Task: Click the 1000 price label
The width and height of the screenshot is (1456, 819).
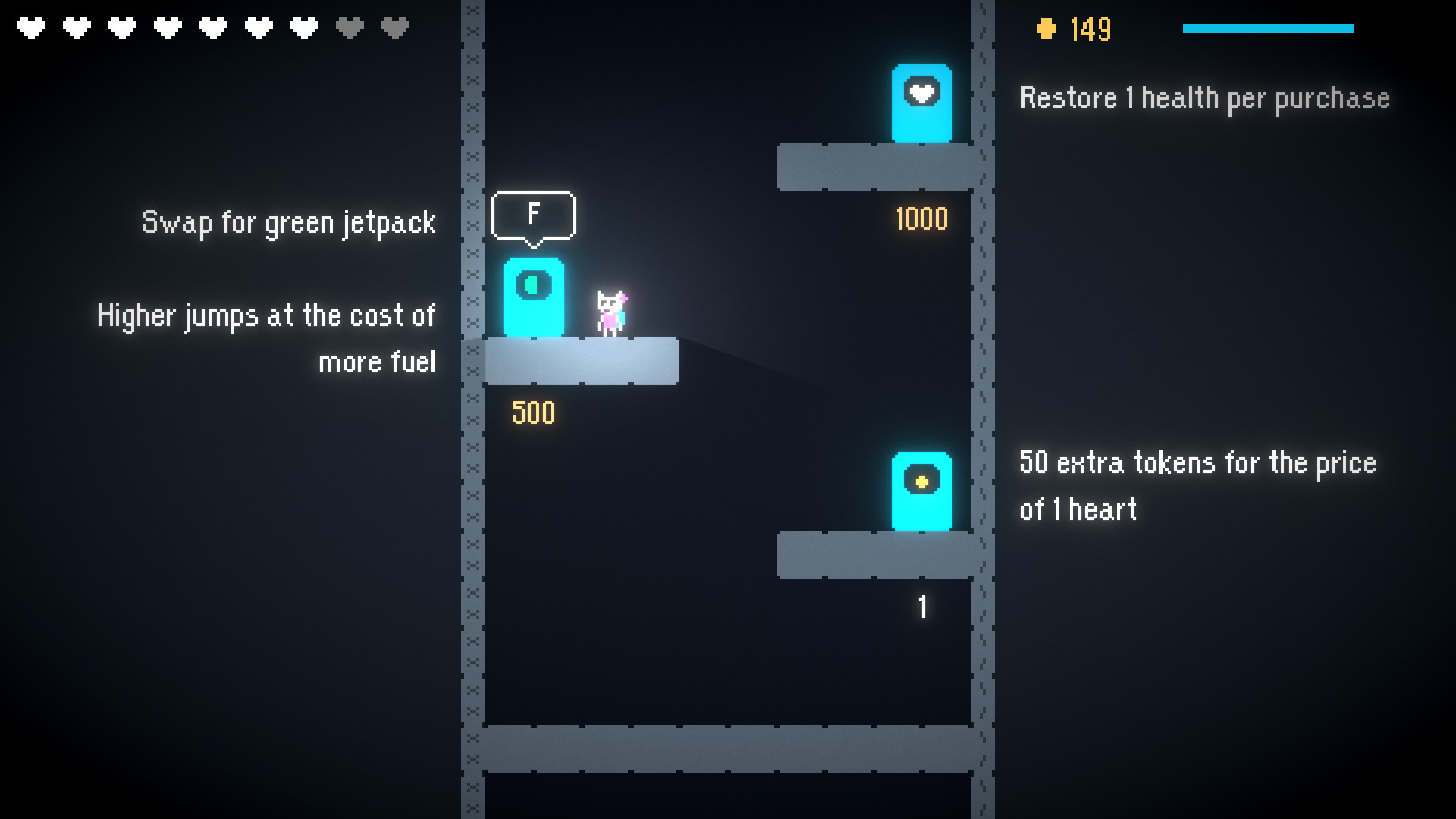Action: (x=921, y=219)
